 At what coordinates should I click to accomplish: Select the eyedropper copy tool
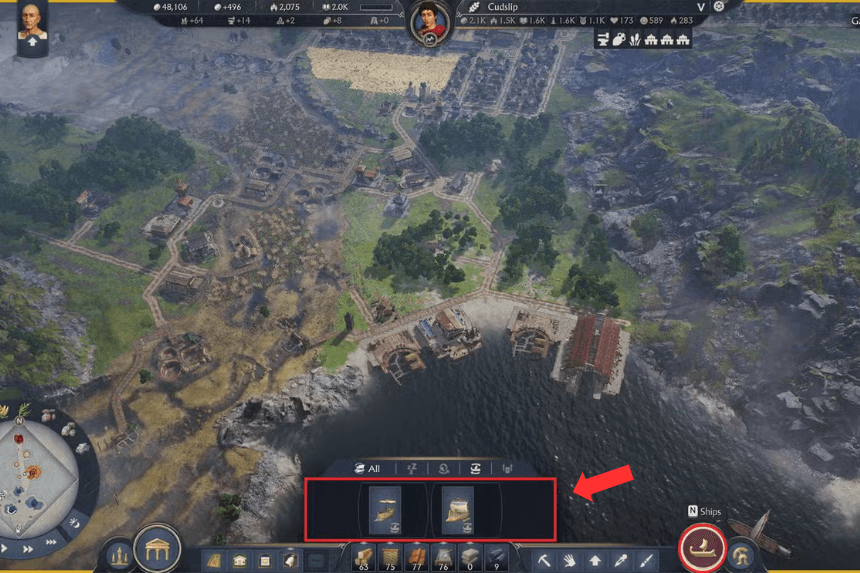[x=620, y=560]
